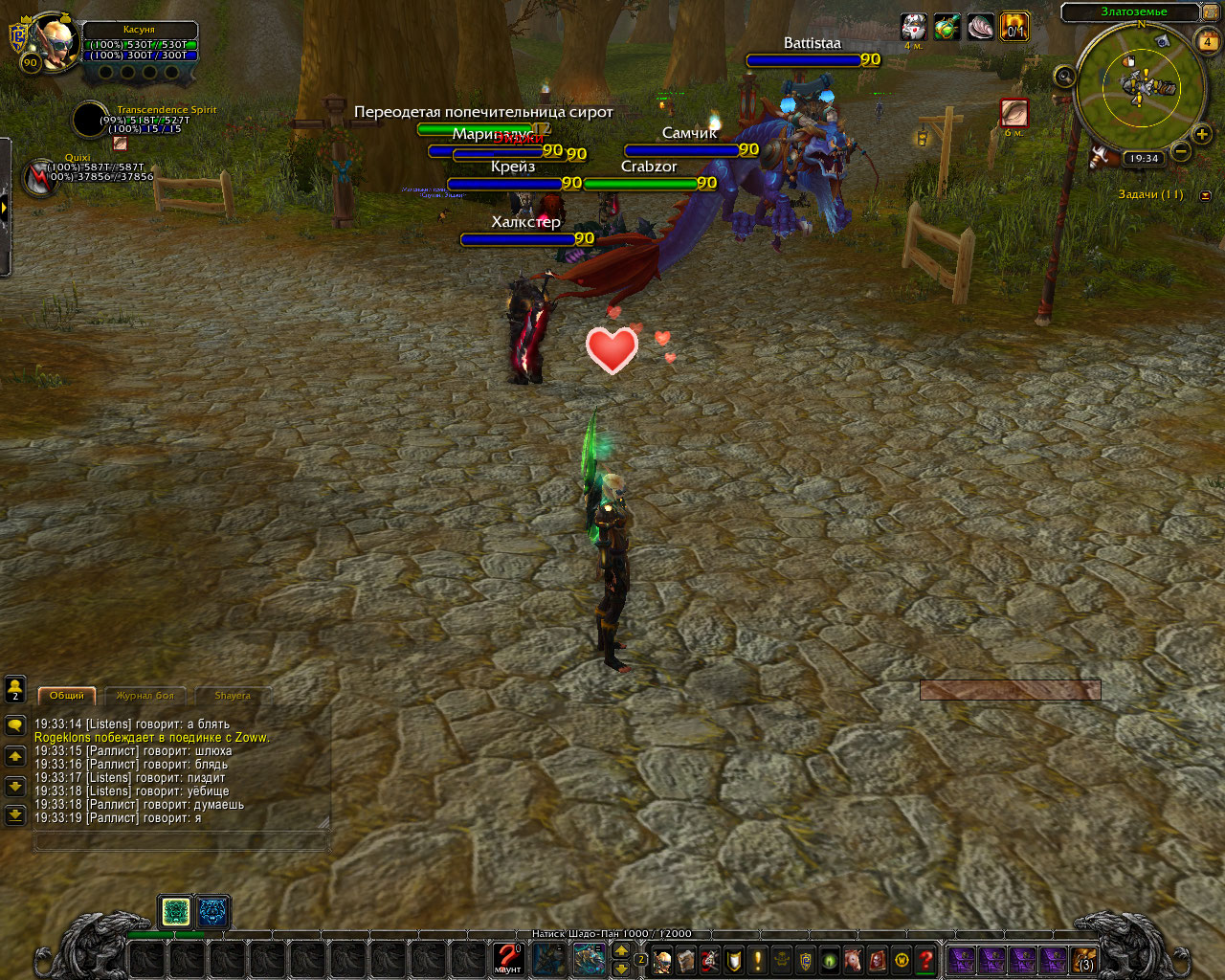The width and height of the screenshot is (1225, 980).
Task: Open the backpack bag slot
Action: pos(1083,960)
